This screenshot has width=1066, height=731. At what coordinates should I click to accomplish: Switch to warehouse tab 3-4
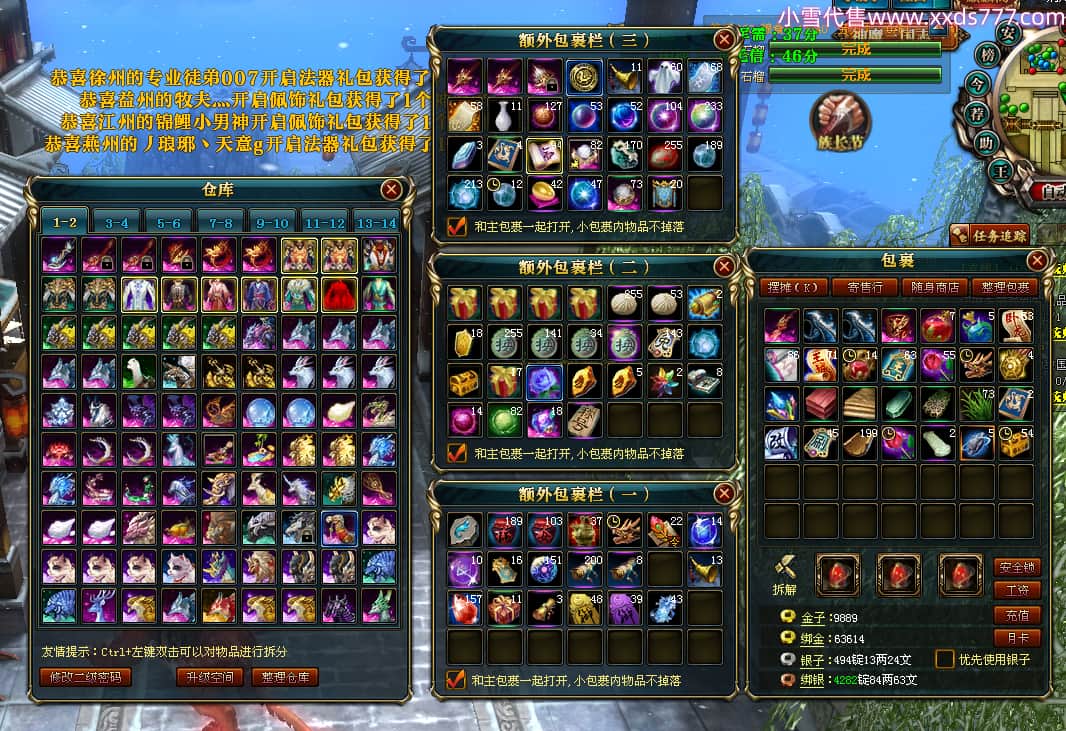[x=117, y=223]
